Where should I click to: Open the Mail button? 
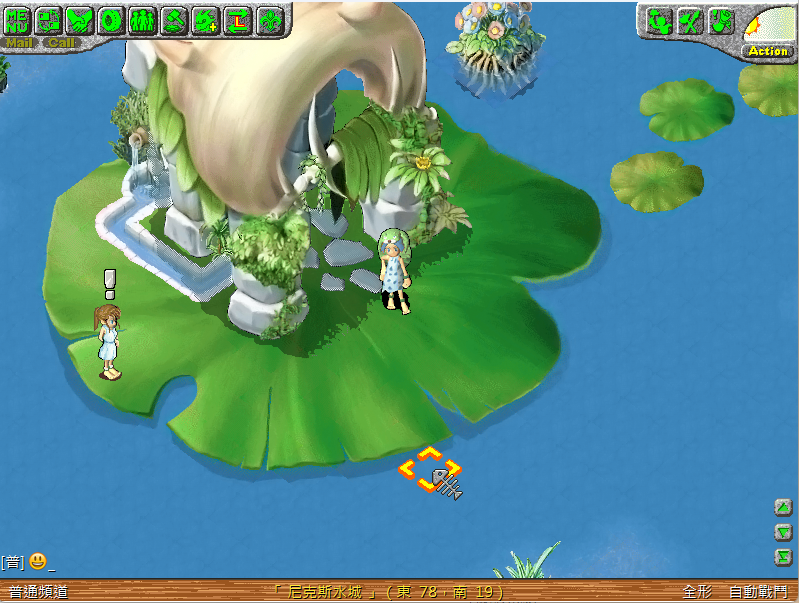tap(19, 43)
